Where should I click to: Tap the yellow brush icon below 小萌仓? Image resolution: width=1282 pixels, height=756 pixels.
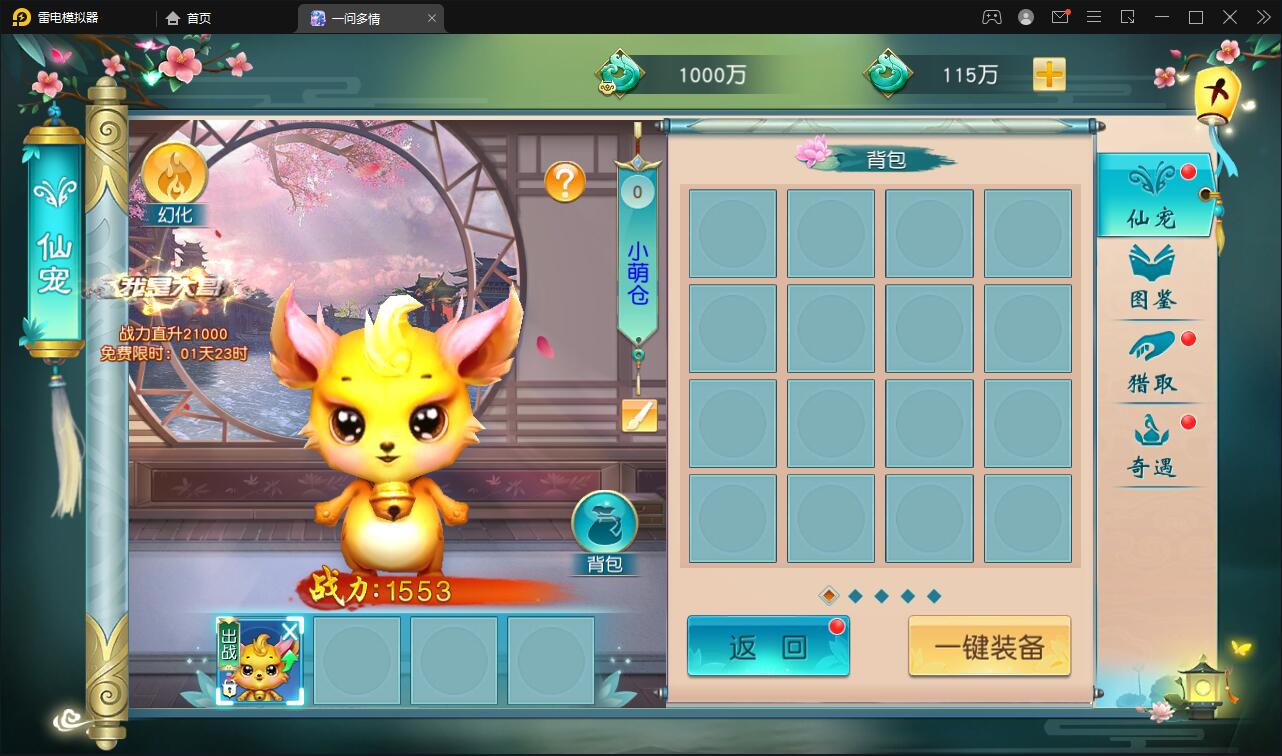pyautogui.click(x=637, y=412)
